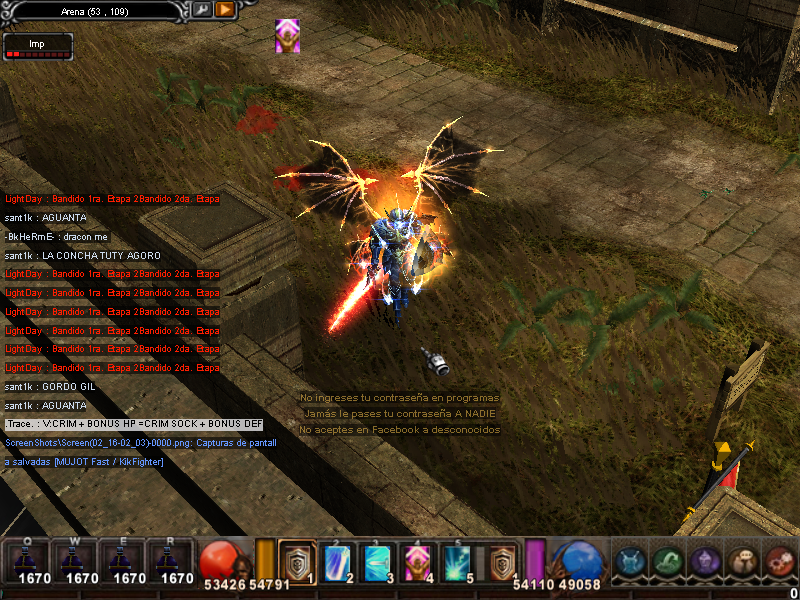
Task: Select the Imp pet status panel
Action: 38,47
